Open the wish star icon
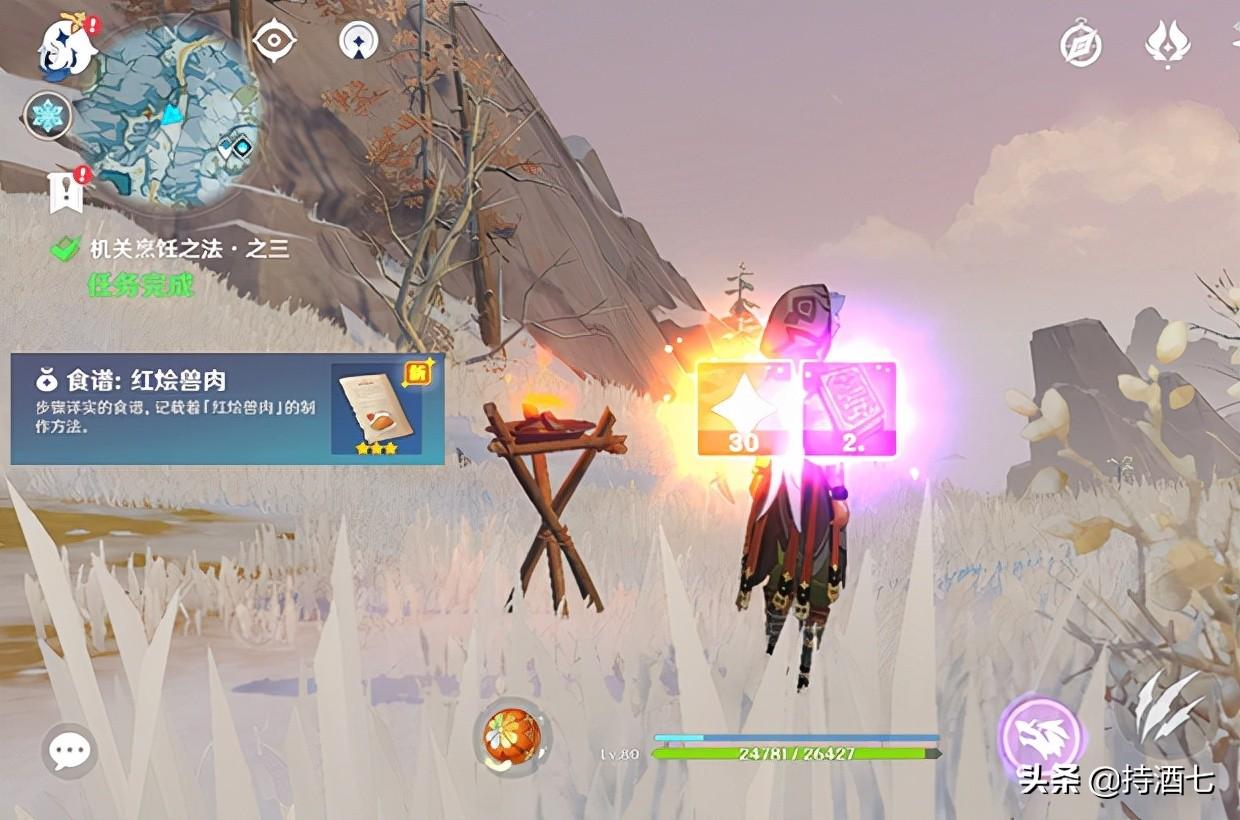This screenshot has width=1240, height=820. 1167,45
